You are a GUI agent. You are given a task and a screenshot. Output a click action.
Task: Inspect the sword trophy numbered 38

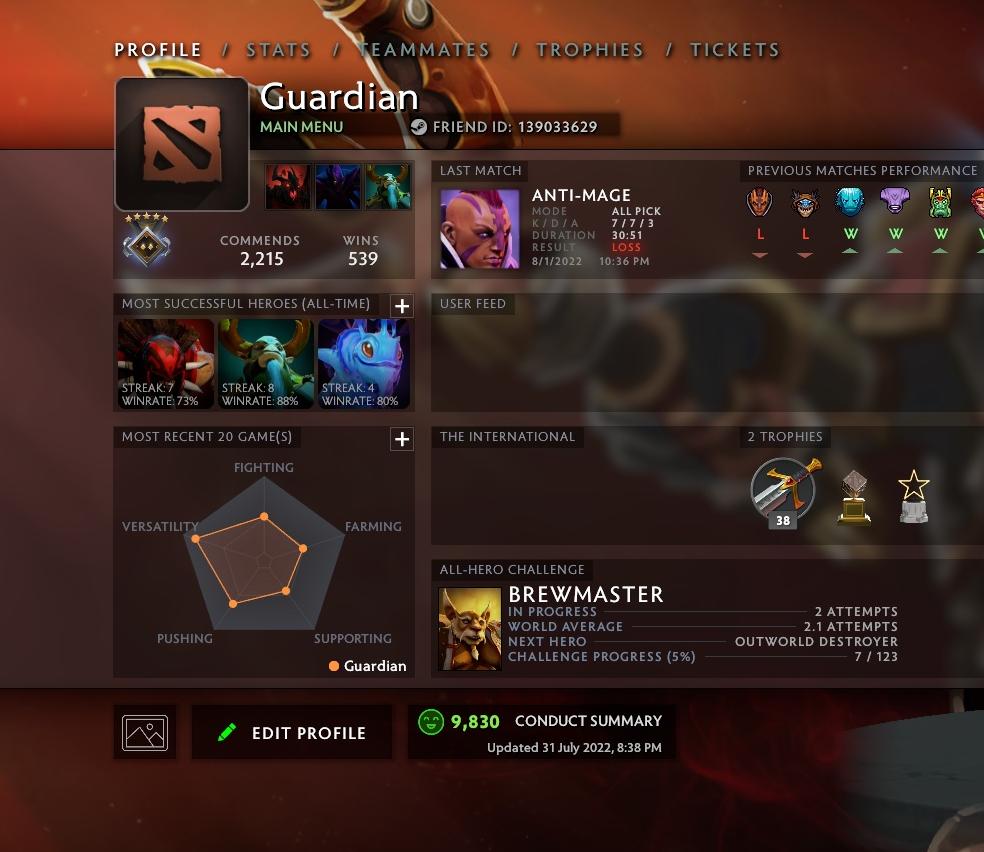(x=784, y=491)
